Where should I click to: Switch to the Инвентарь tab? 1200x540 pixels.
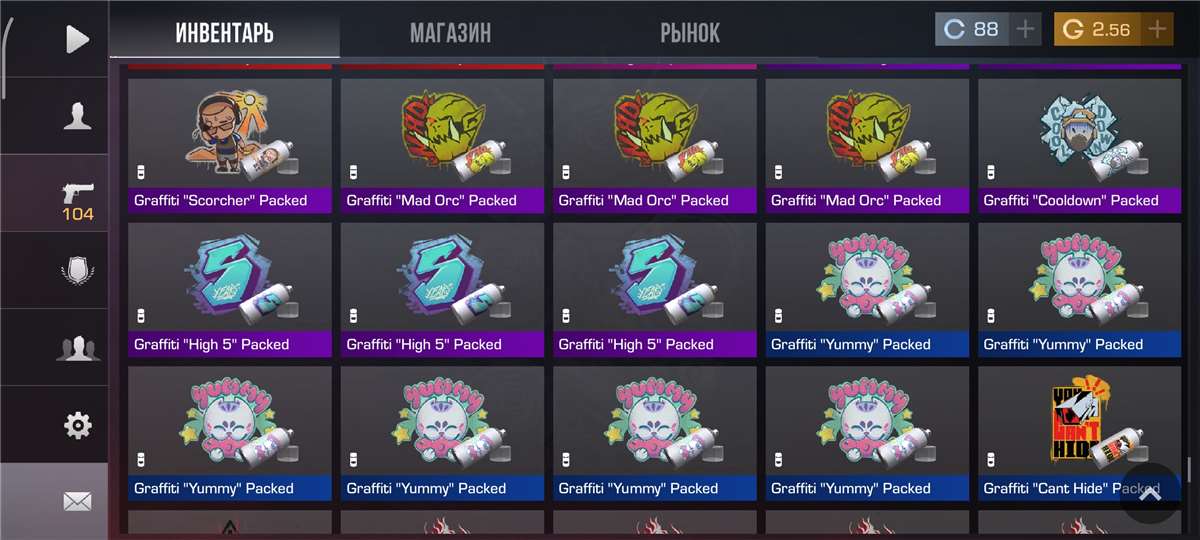pos(224,32)
